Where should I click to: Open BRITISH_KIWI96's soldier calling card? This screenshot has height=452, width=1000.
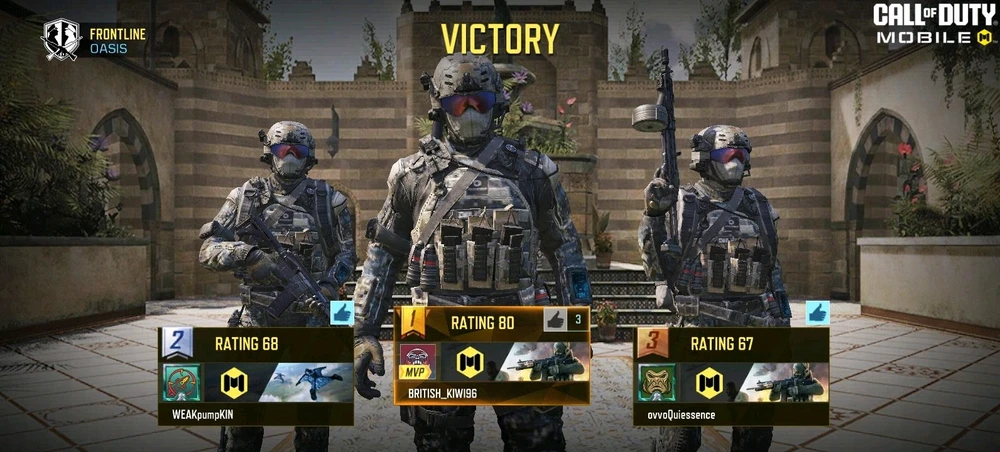(542, 362)
